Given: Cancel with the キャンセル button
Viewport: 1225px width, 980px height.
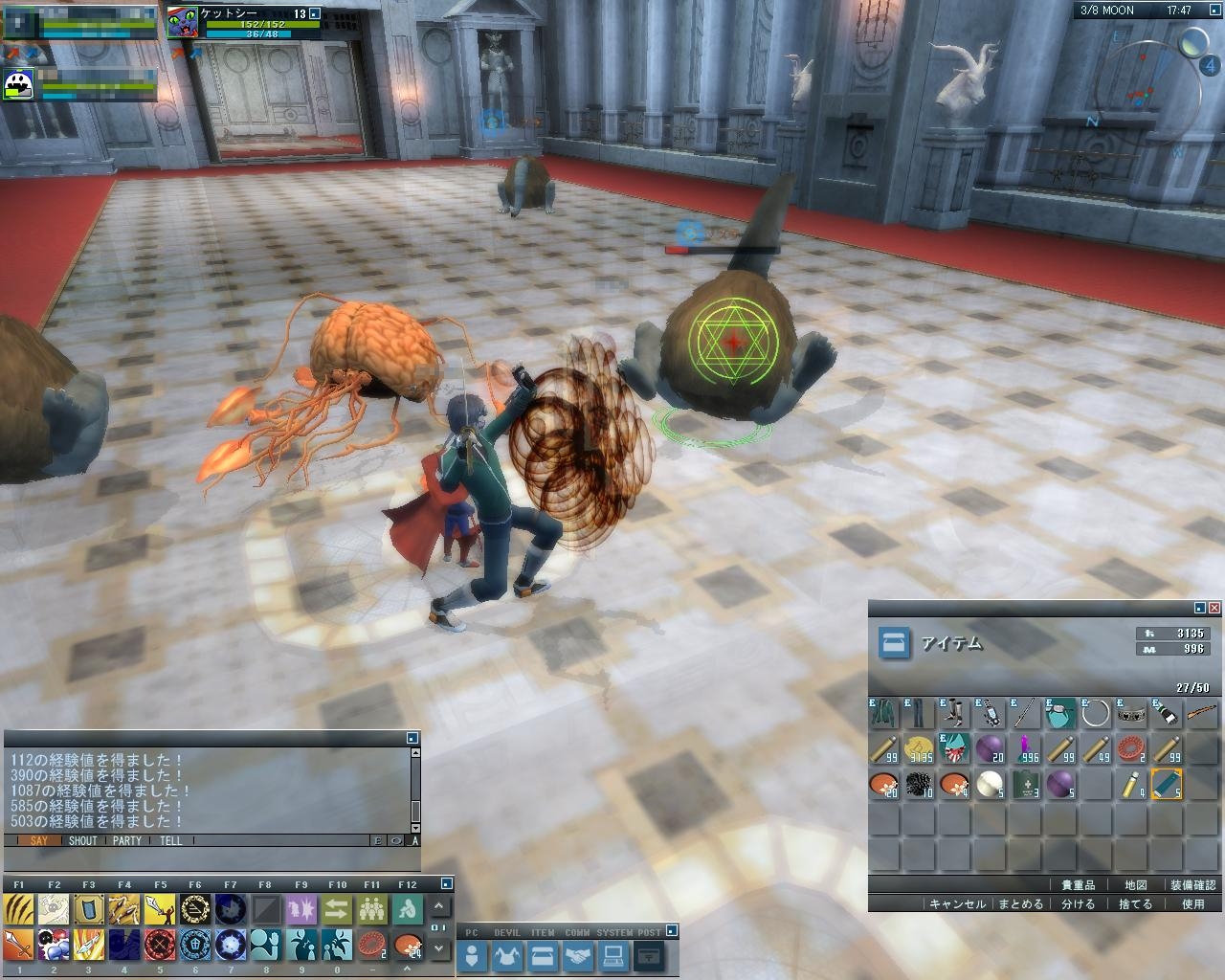Looking at the screenshot, I should 957,903.
